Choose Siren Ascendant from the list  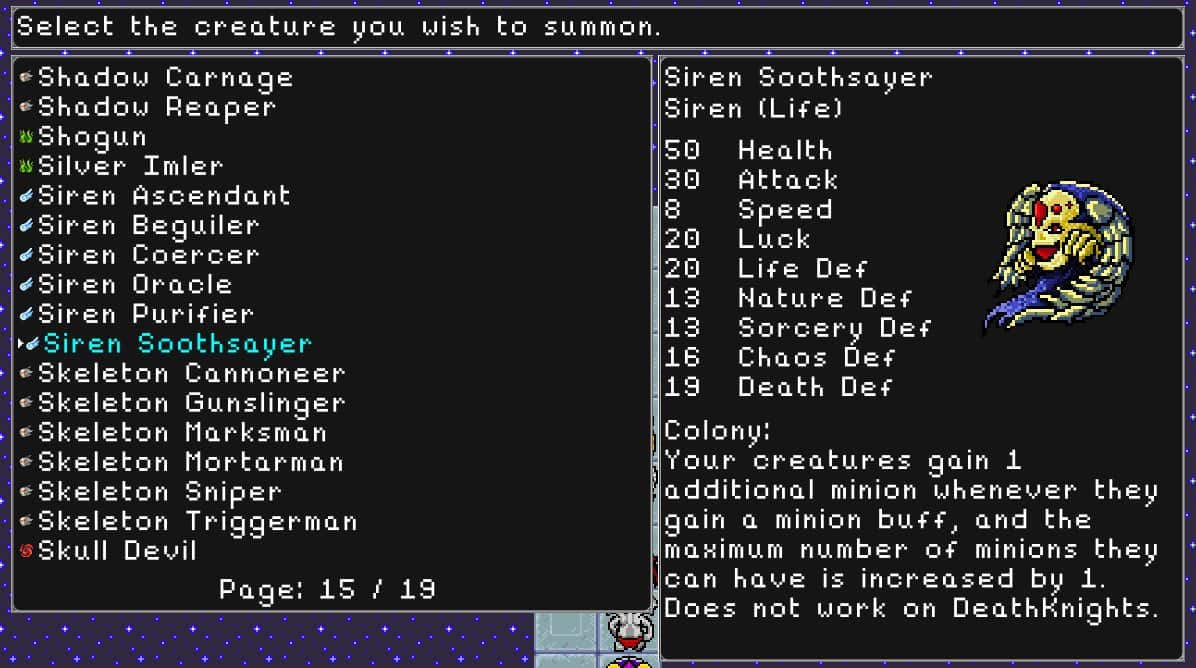[x=164, y=196]
